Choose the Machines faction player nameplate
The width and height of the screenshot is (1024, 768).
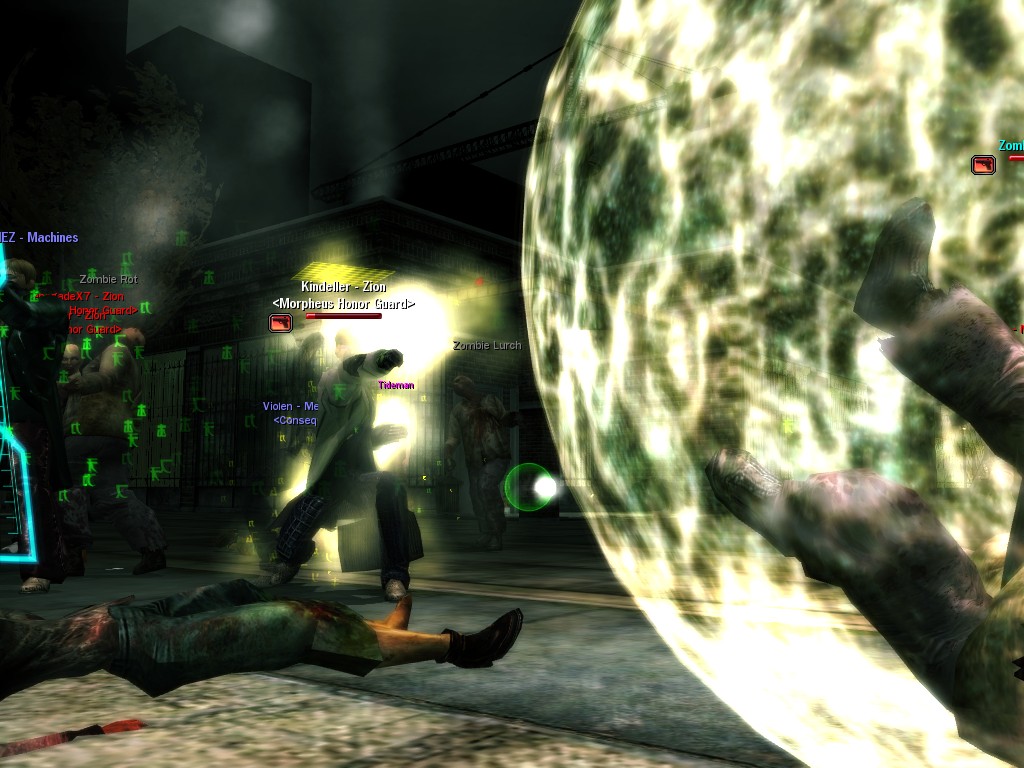(x=40, y=238)
